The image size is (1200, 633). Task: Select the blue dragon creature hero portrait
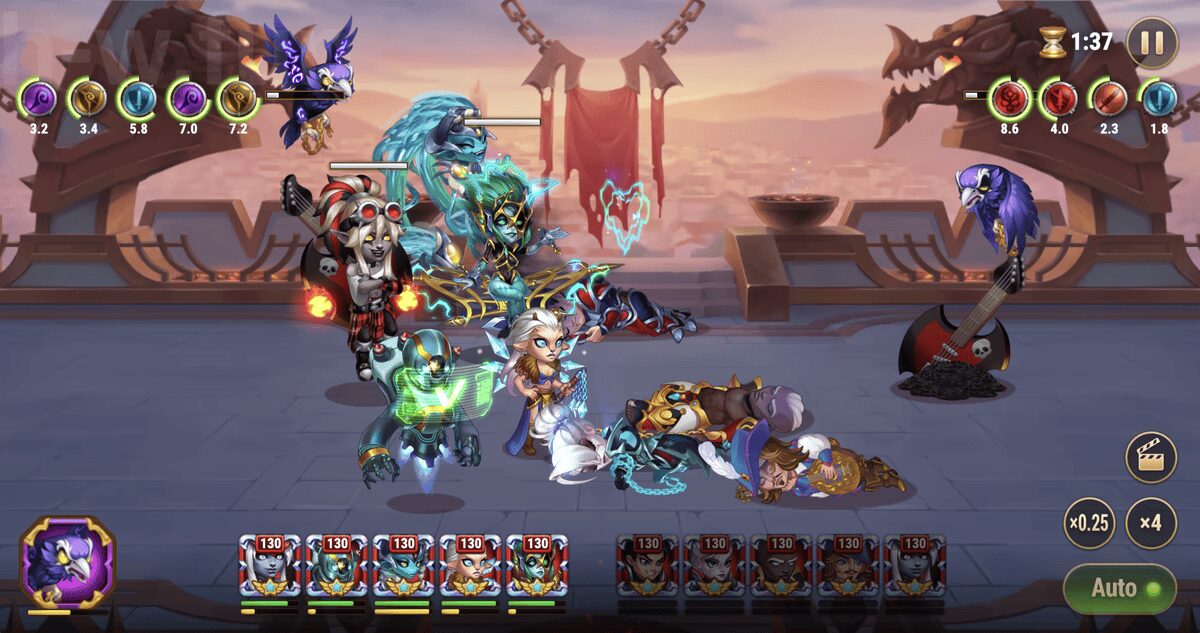(403, 567)
